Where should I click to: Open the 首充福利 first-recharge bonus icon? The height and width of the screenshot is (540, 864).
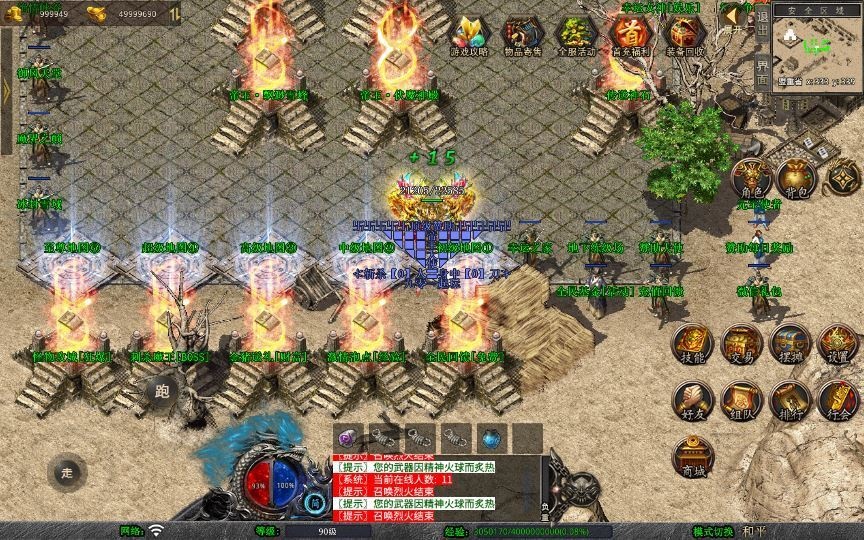(630, 36)
